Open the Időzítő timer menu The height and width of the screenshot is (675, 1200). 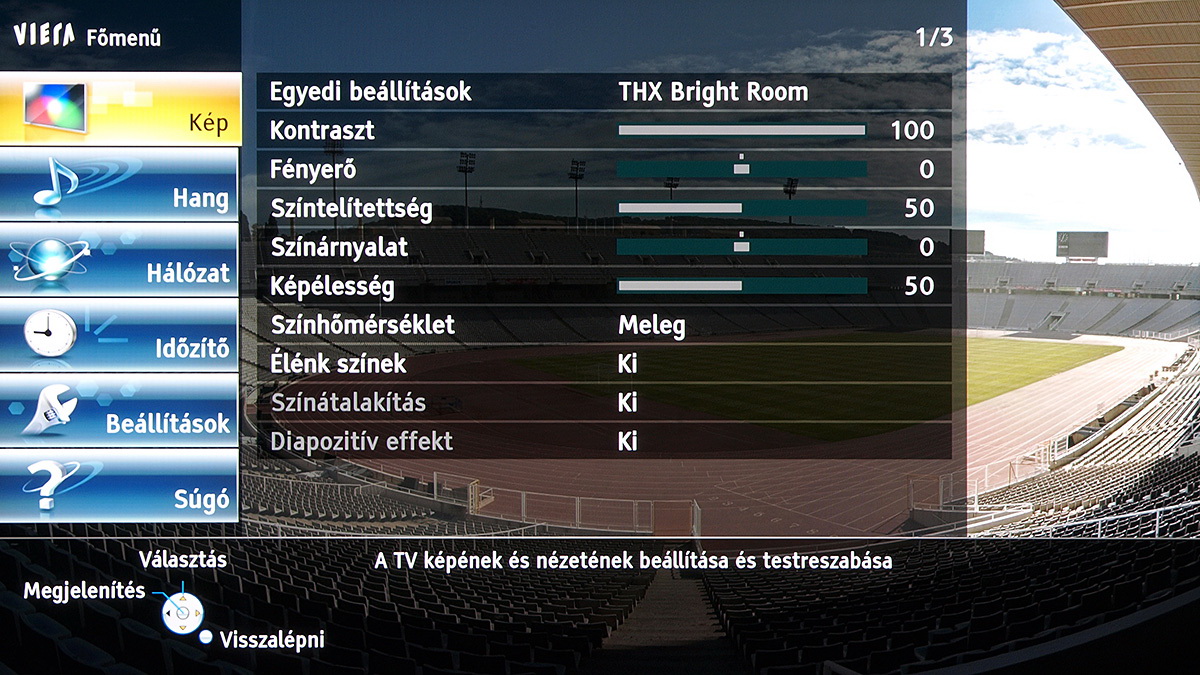pyautogui.click(x=120, y=335)
